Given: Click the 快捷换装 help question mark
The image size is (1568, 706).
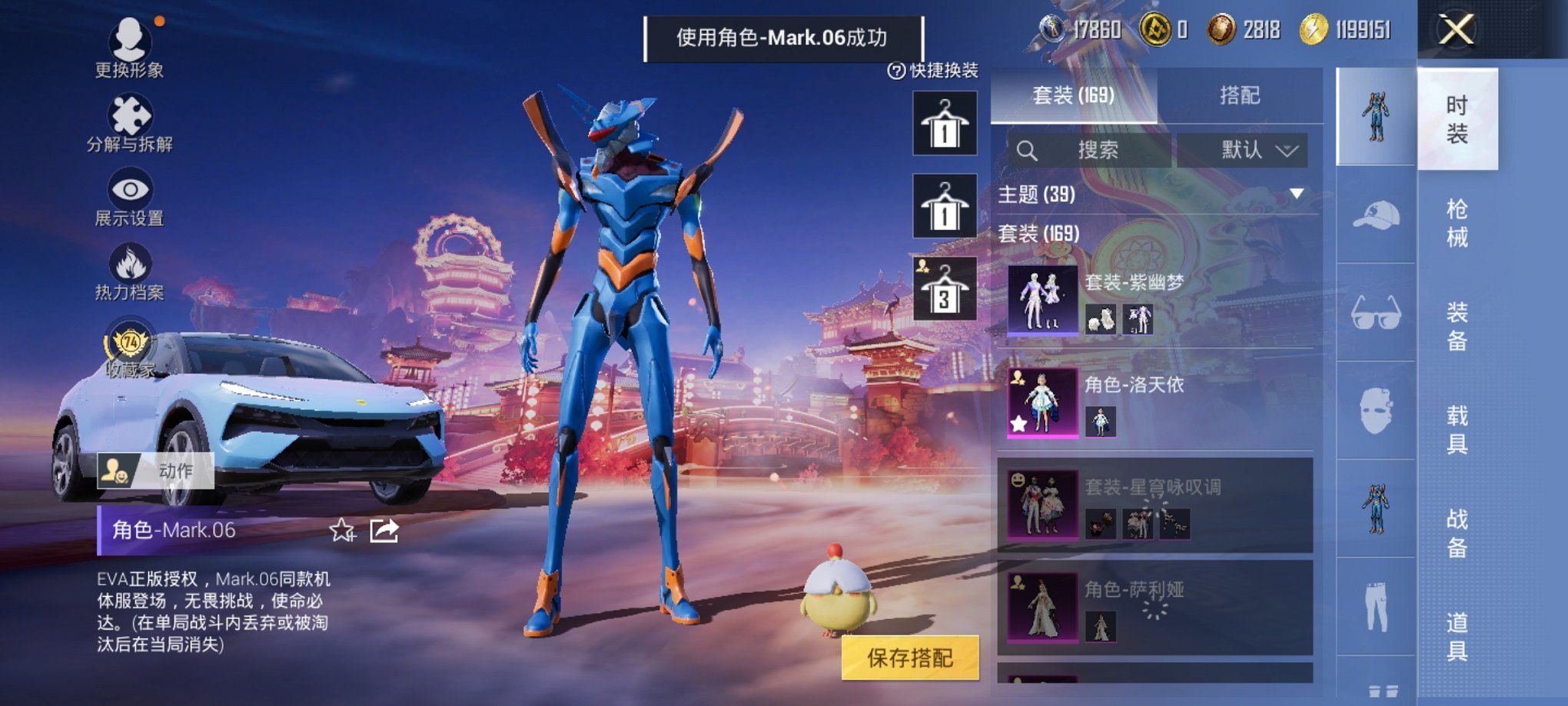Looking at the screenshot, I should [x=898, y=70].
